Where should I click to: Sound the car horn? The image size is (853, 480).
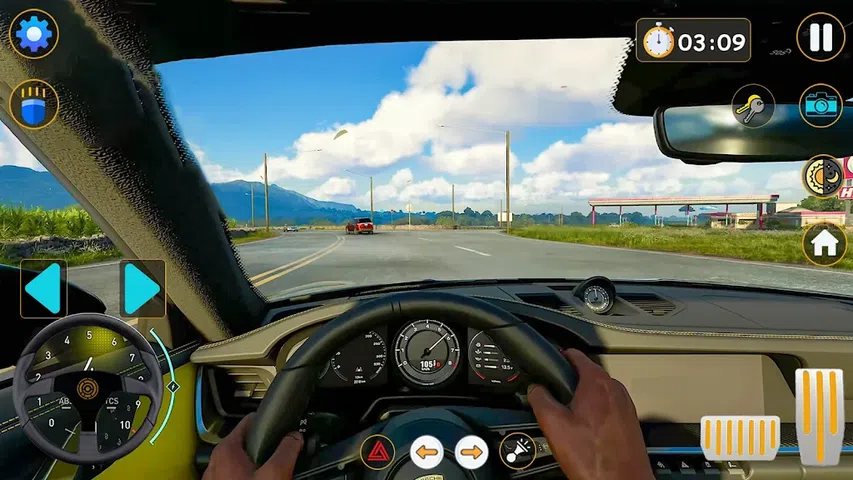point(517,452)
